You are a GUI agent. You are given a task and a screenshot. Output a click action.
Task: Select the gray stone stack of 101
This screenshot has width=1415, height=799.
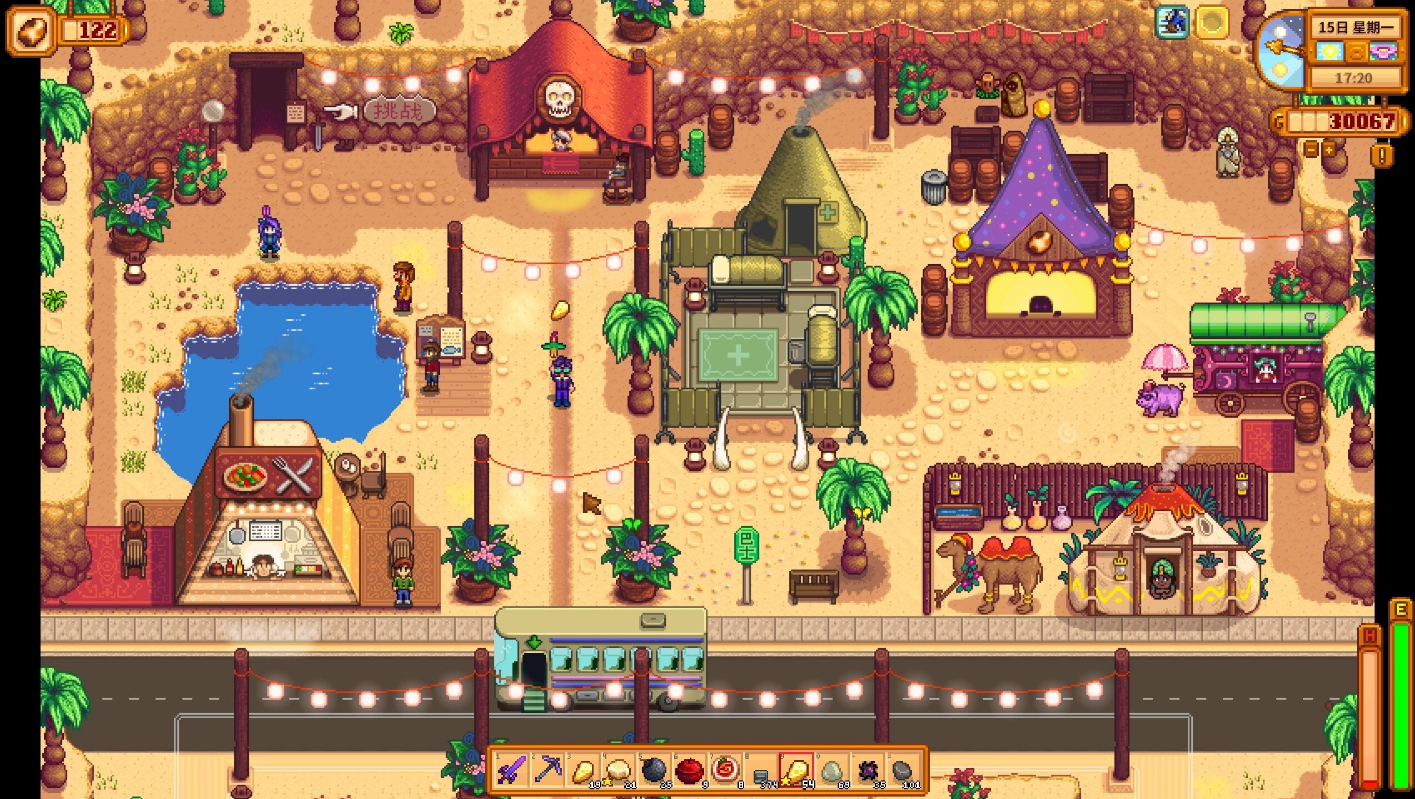coord(902,770)
